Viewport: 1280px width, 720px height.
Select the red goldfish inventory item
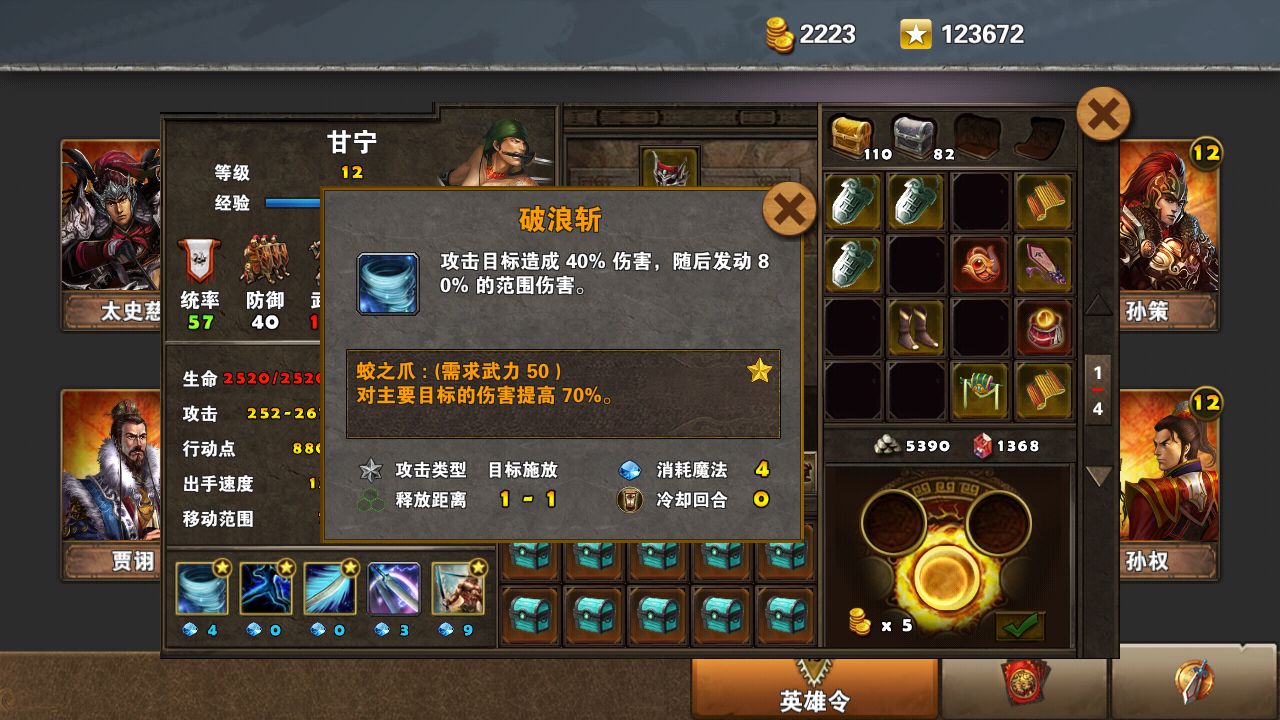pos(979,265)
